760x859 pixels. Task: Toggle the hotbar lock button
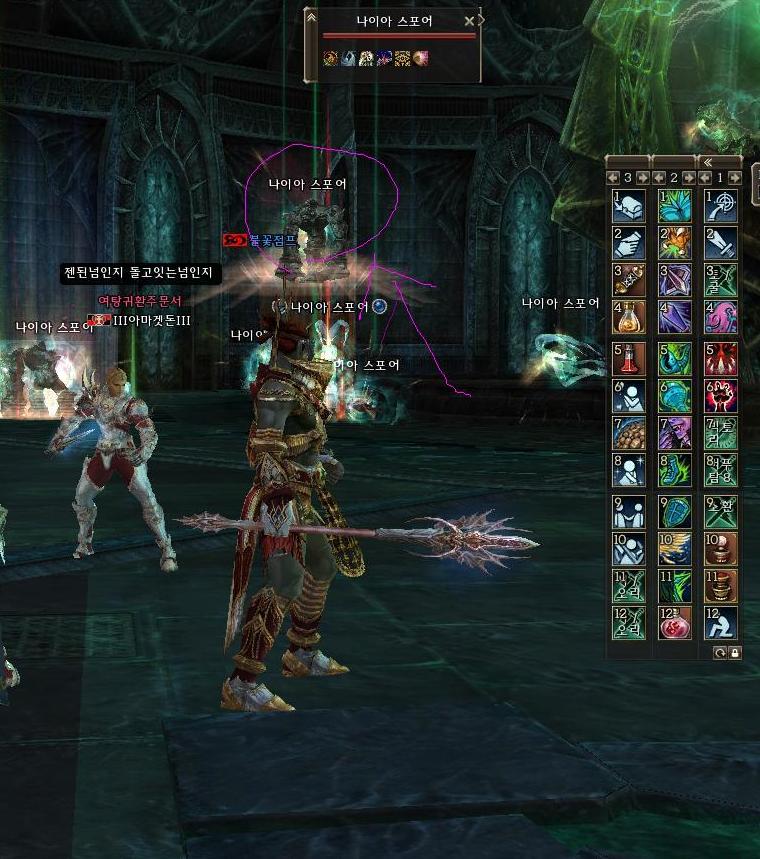[735, 652]
